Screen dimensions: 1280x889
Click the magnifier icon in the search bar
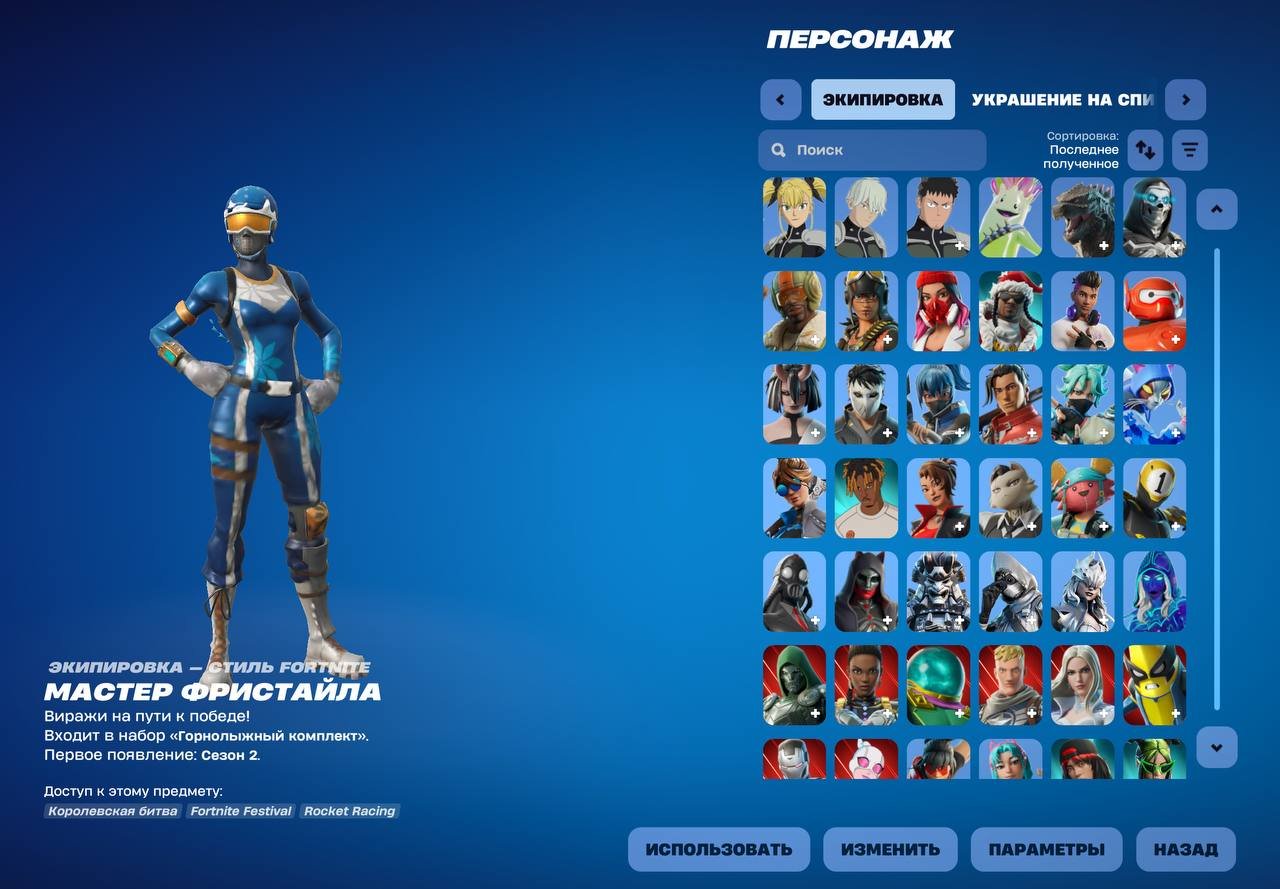coord(778,149)
